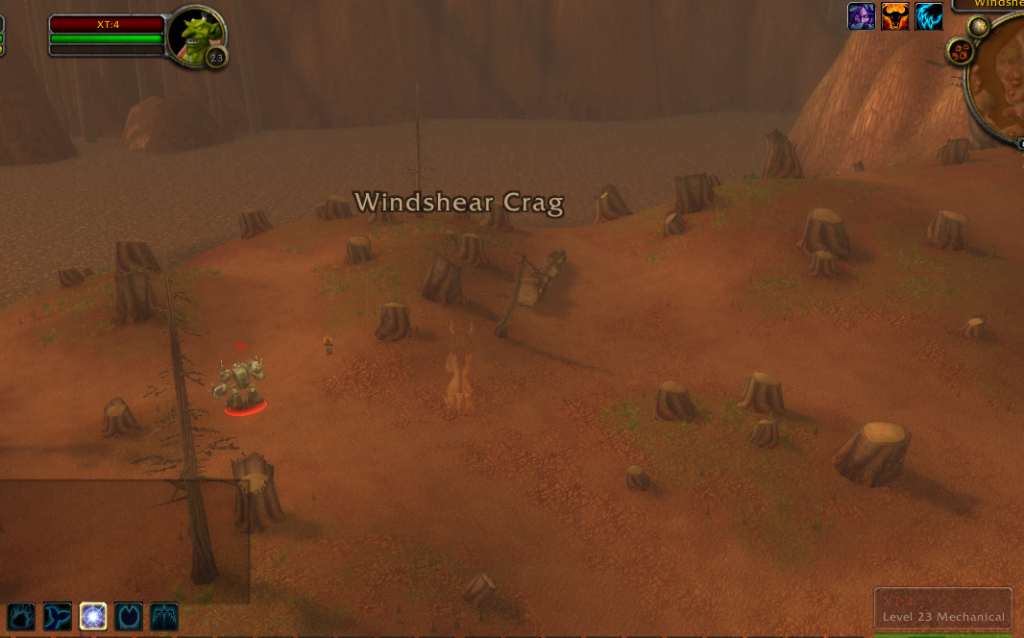Select the paw print stance icon

22,616
